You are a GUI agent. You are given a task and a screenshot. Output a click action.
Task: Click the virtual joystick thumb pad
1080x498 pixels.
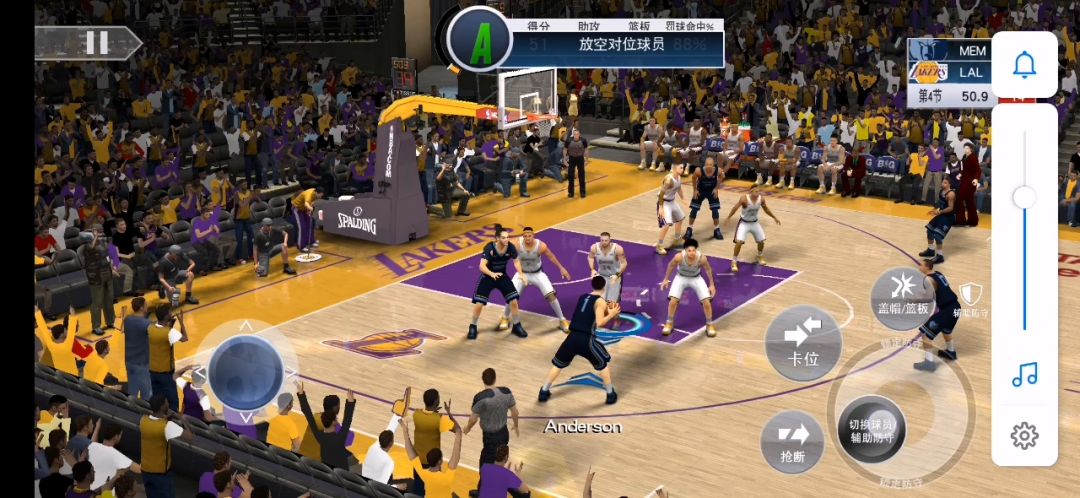point(245,371)
